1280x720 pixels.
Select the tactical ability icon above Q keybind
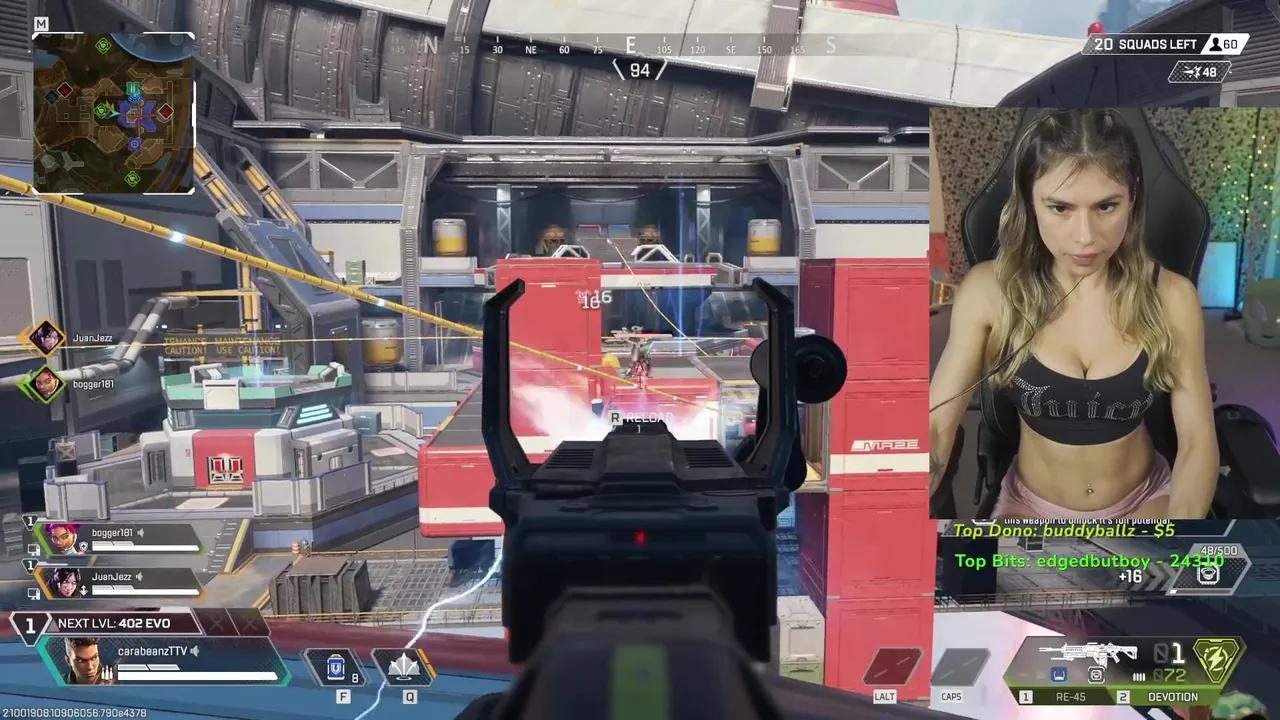tap(404, 666)
